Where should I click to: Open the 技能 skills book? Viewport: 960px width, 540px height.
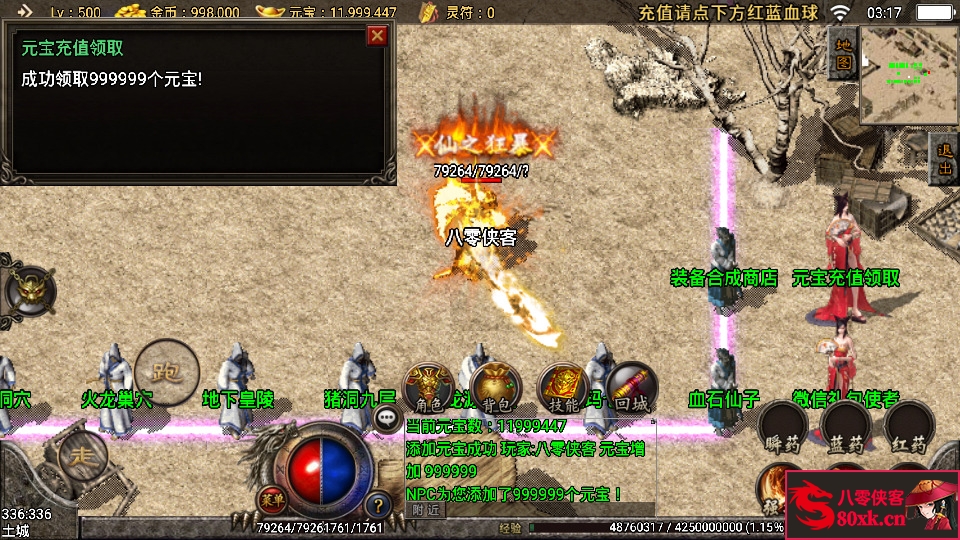click(563, 389)
